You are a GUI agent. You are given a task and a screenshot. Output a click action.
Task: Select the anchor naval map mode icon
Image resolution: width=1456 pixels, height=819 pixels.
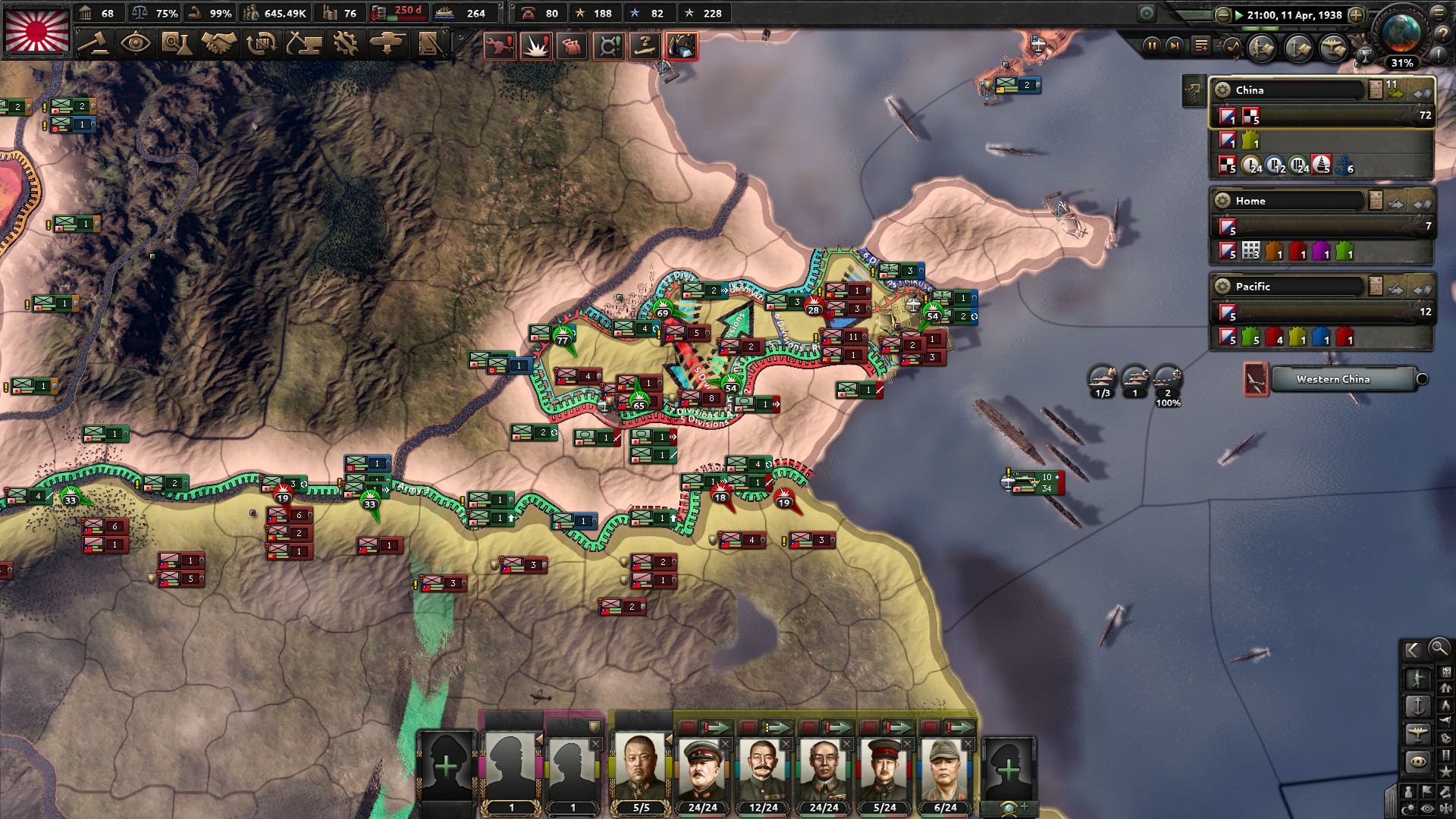(1419, 705)
